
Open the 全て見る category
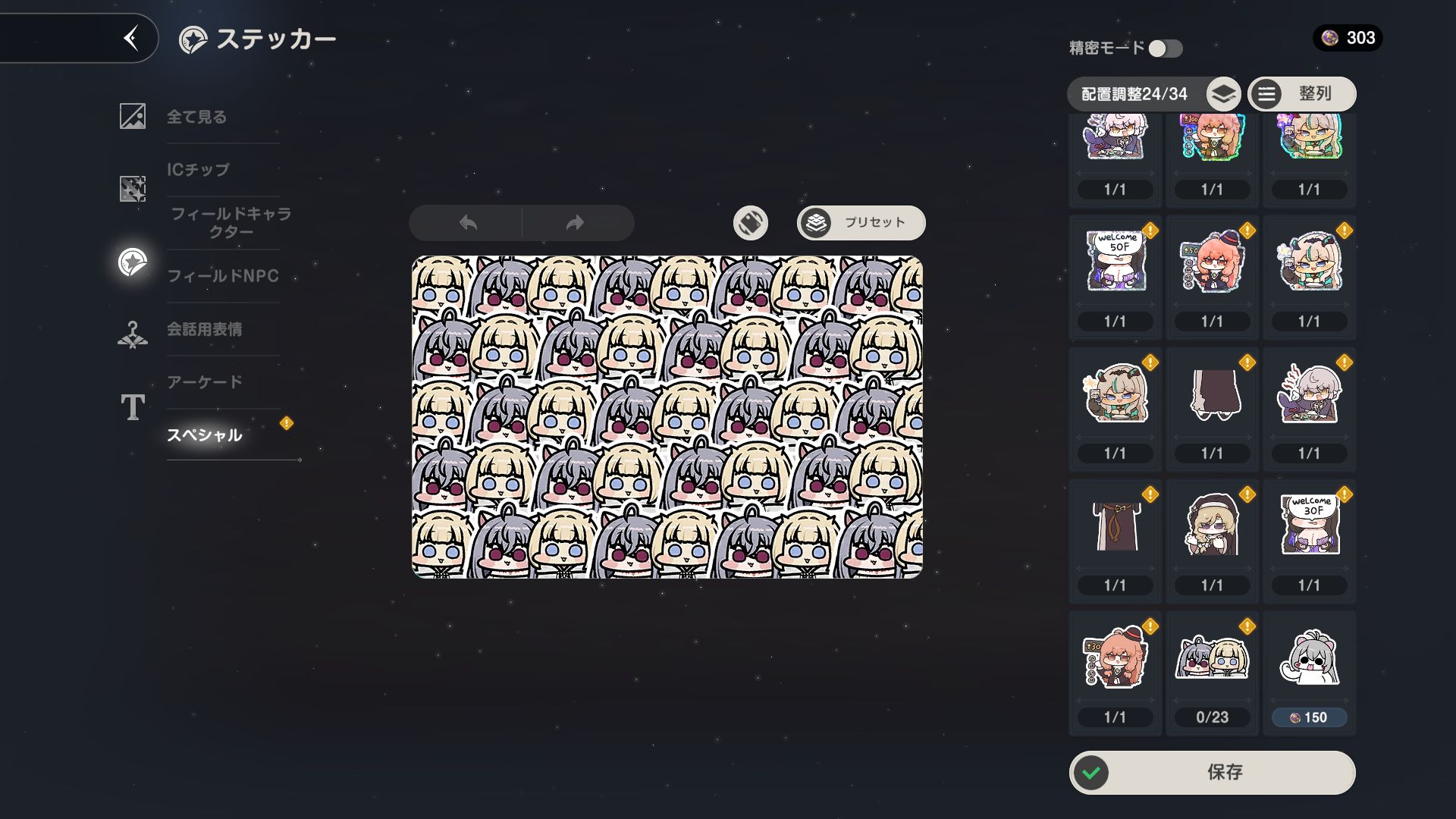coord(196,117)
